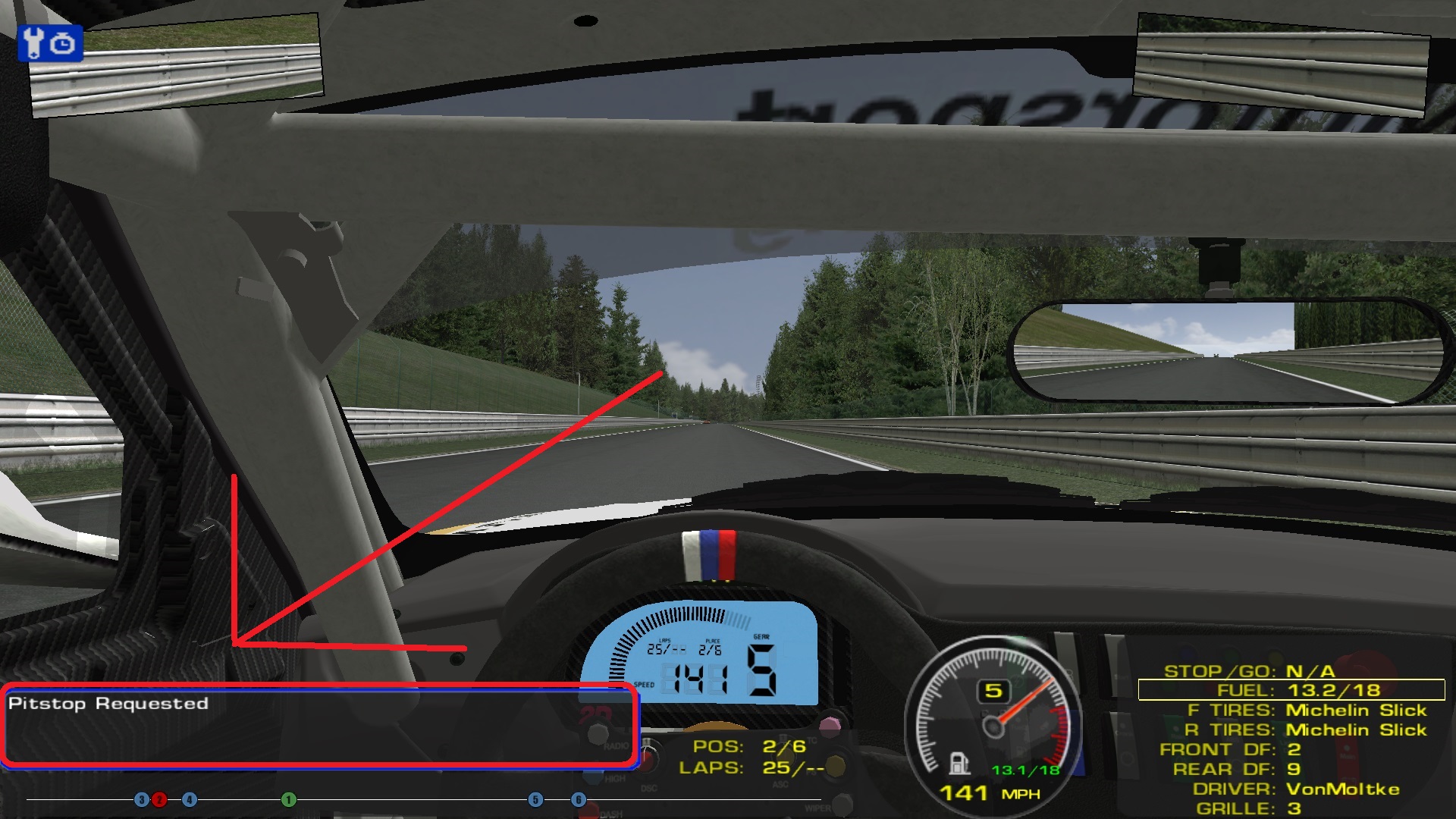Pick the DRIVER VonMoltke row
The height and width of the screenshot is (819, 1456).
(1296, 789)
